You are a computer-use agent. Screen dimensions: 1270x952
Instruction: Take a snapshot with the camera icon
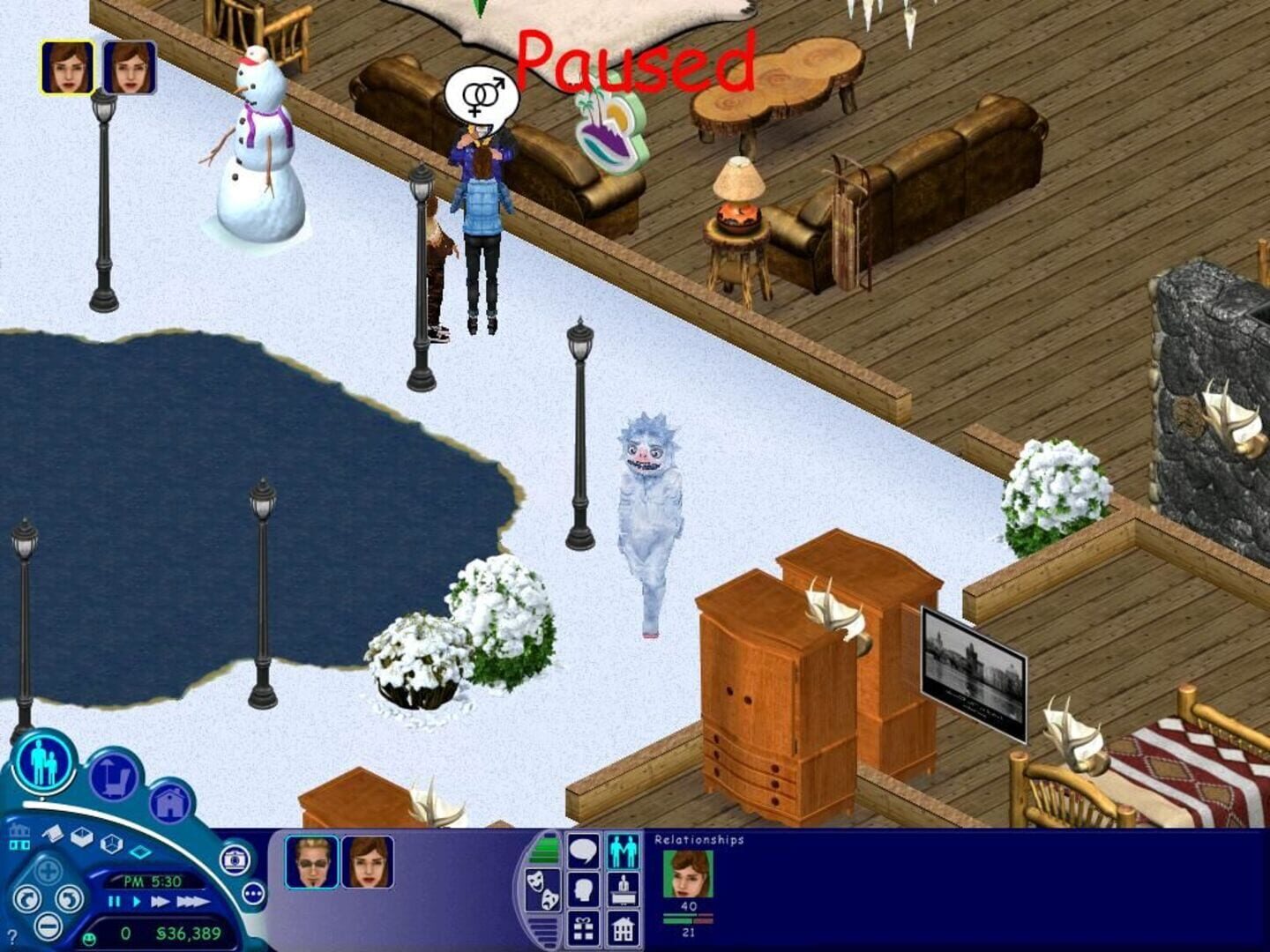tap(233, 862)
